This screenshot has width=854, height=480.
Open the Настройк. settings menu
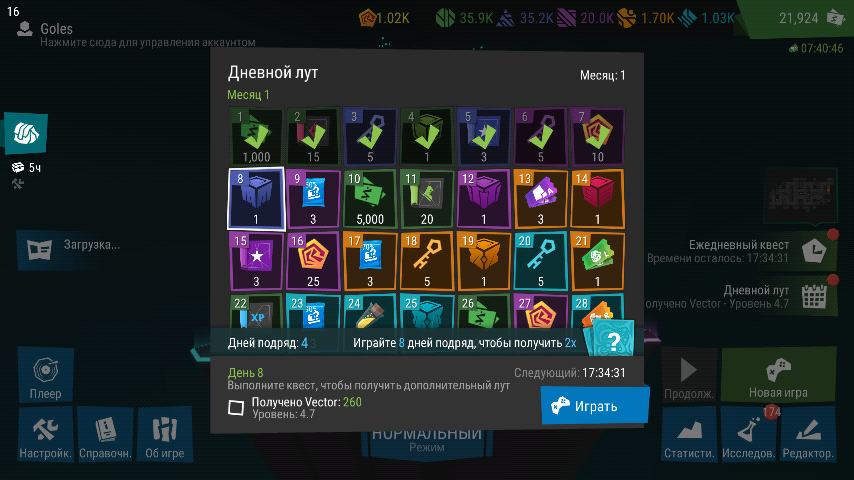[45, 438]
